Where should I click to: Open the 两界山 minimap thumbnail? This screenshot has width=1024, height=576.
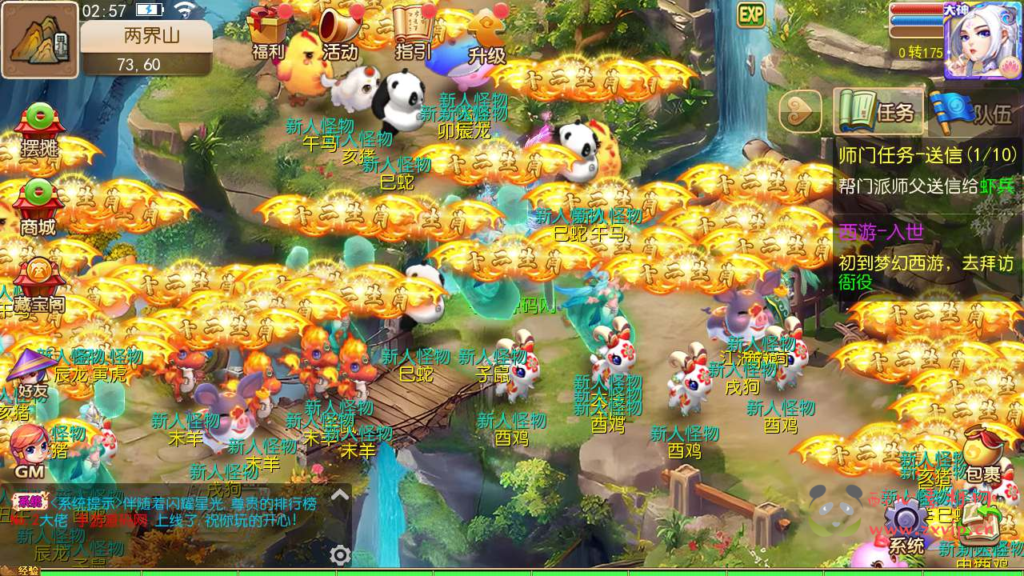coord(40,40)
